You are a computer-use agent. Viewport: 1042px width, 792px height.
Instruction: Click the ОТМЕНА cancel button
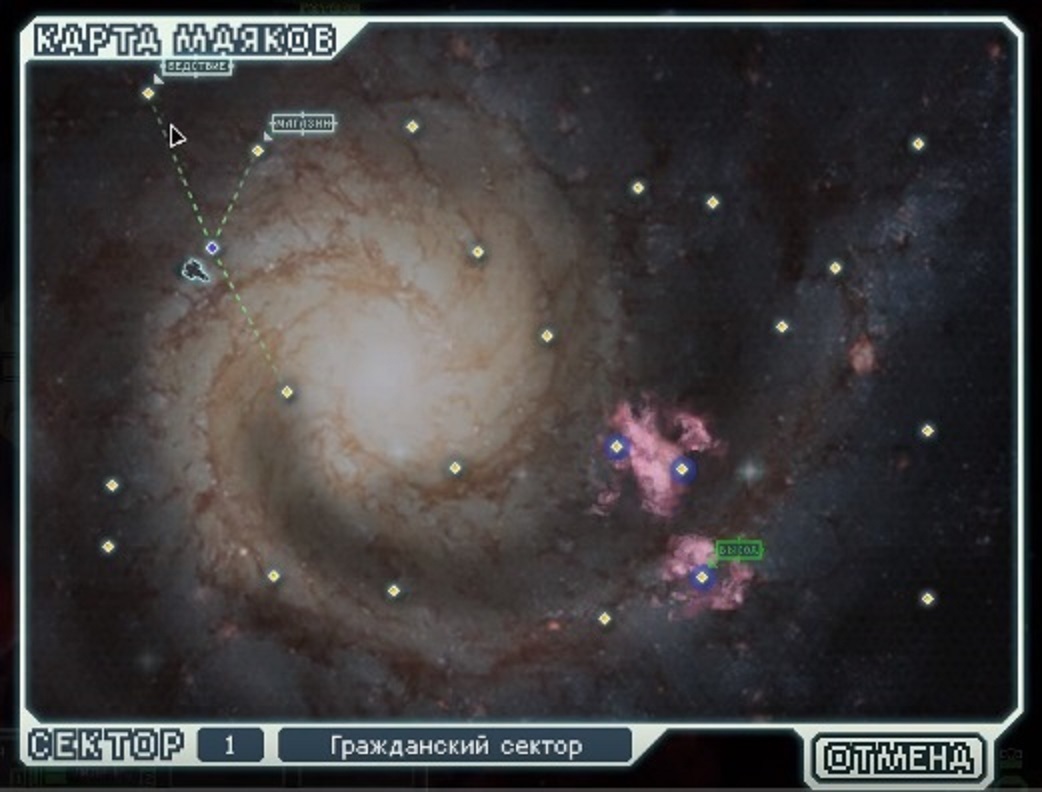899,757
